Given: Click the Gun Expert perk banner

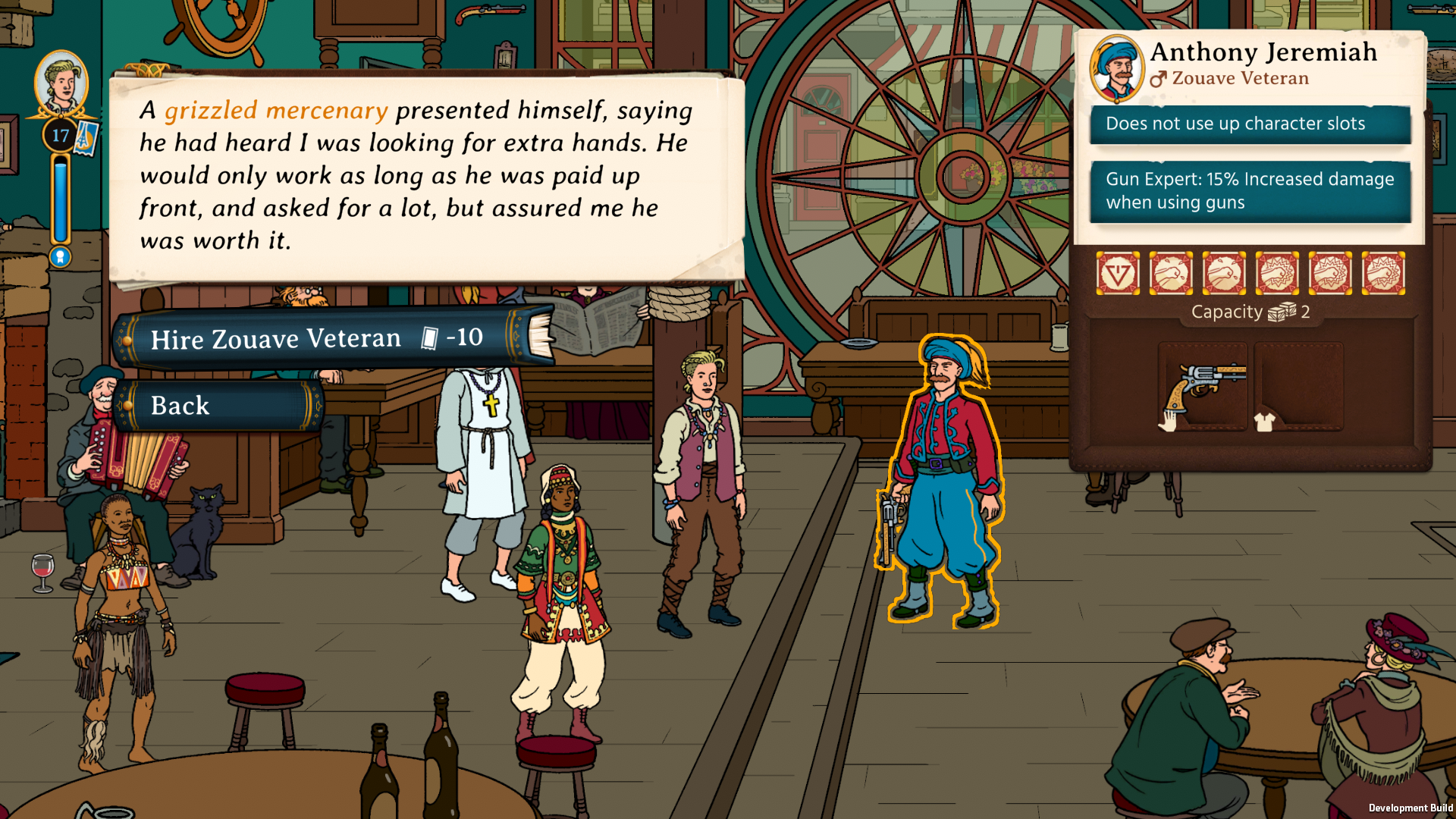Looking at the screenshot, I should (1250, 191).
